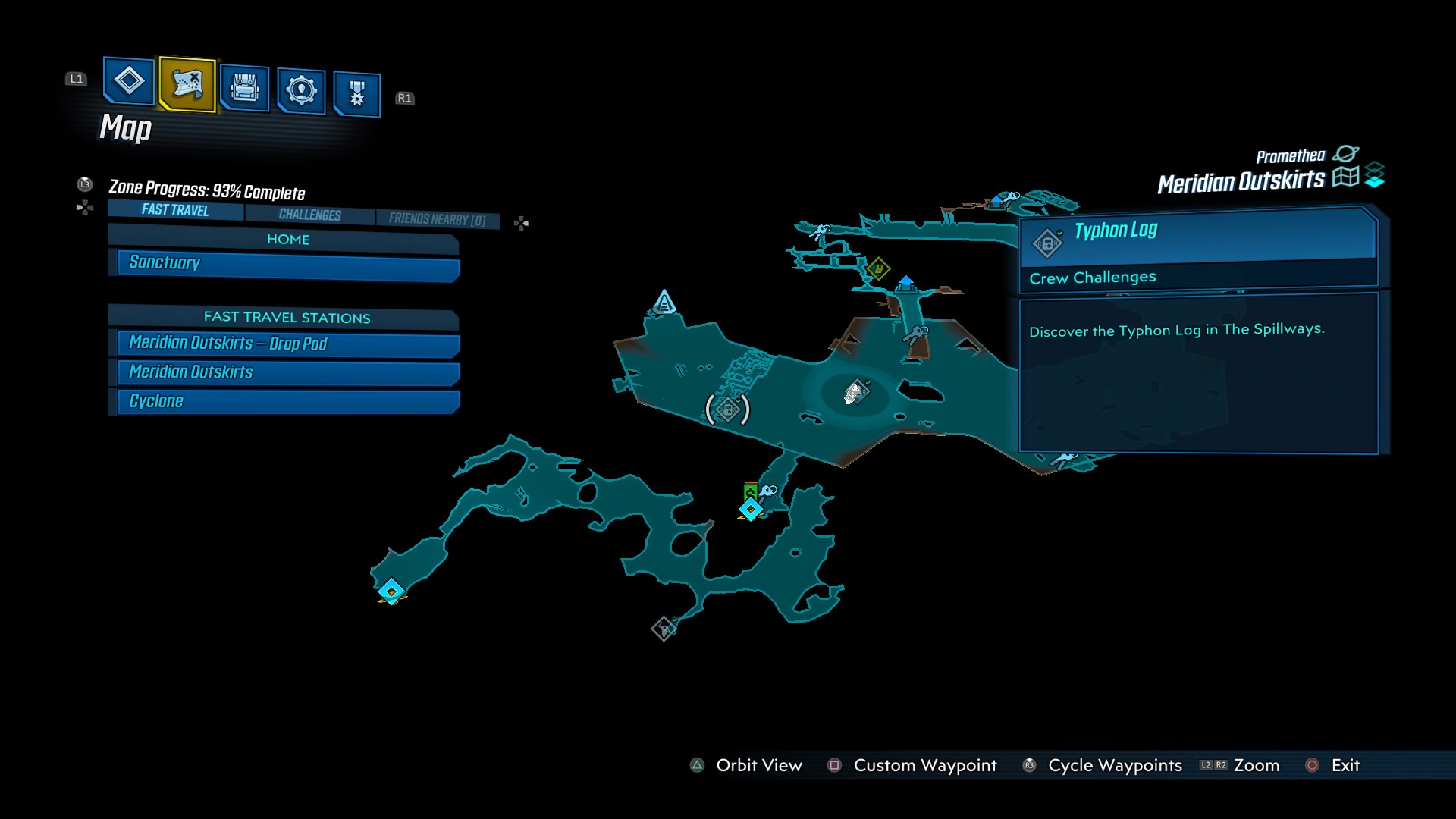View the Friends Nearby tab
Screen dimensions: 1456x819
[x=437, y=219]
